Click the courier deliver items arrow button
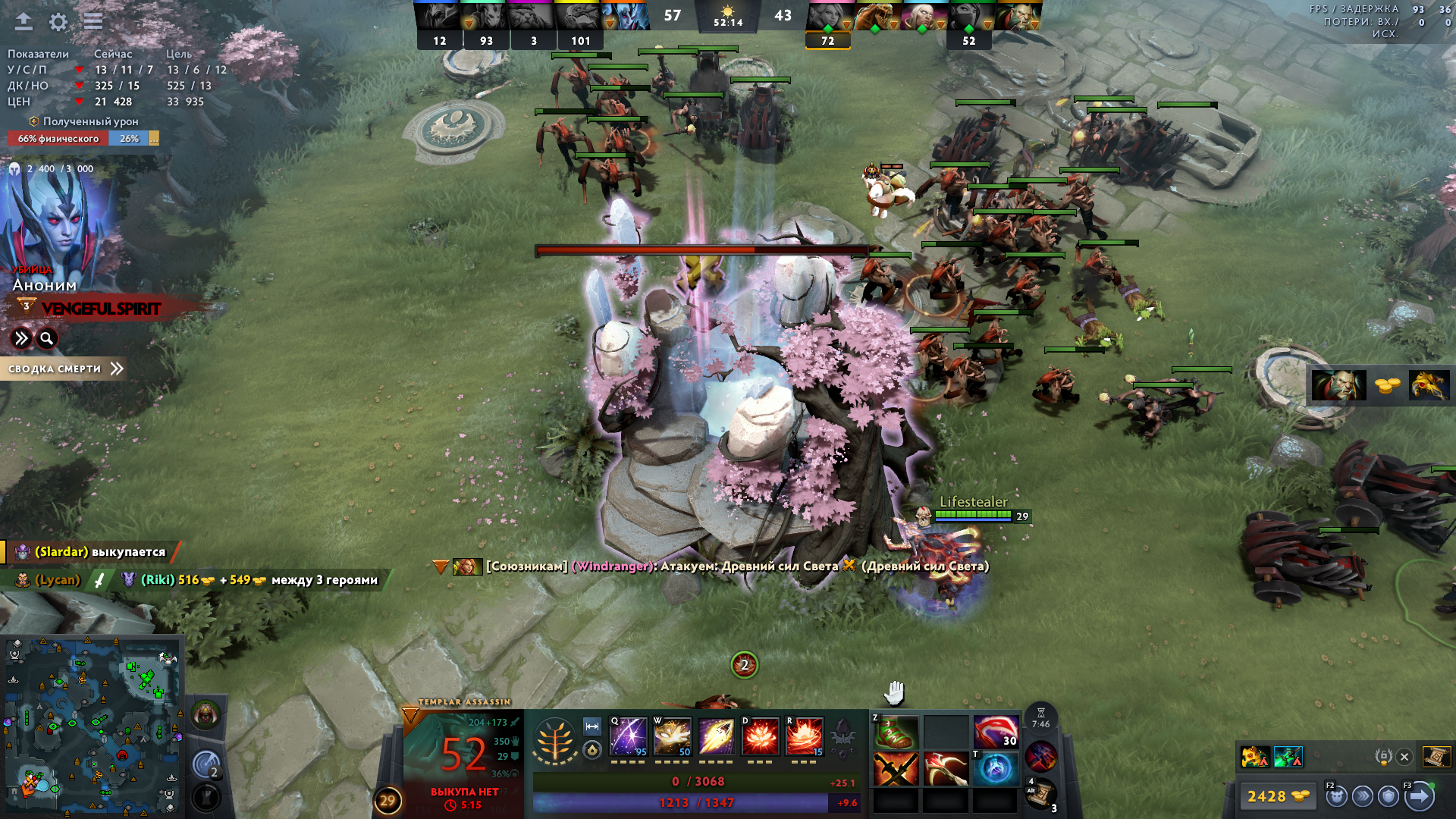 tap(1420, 796)
